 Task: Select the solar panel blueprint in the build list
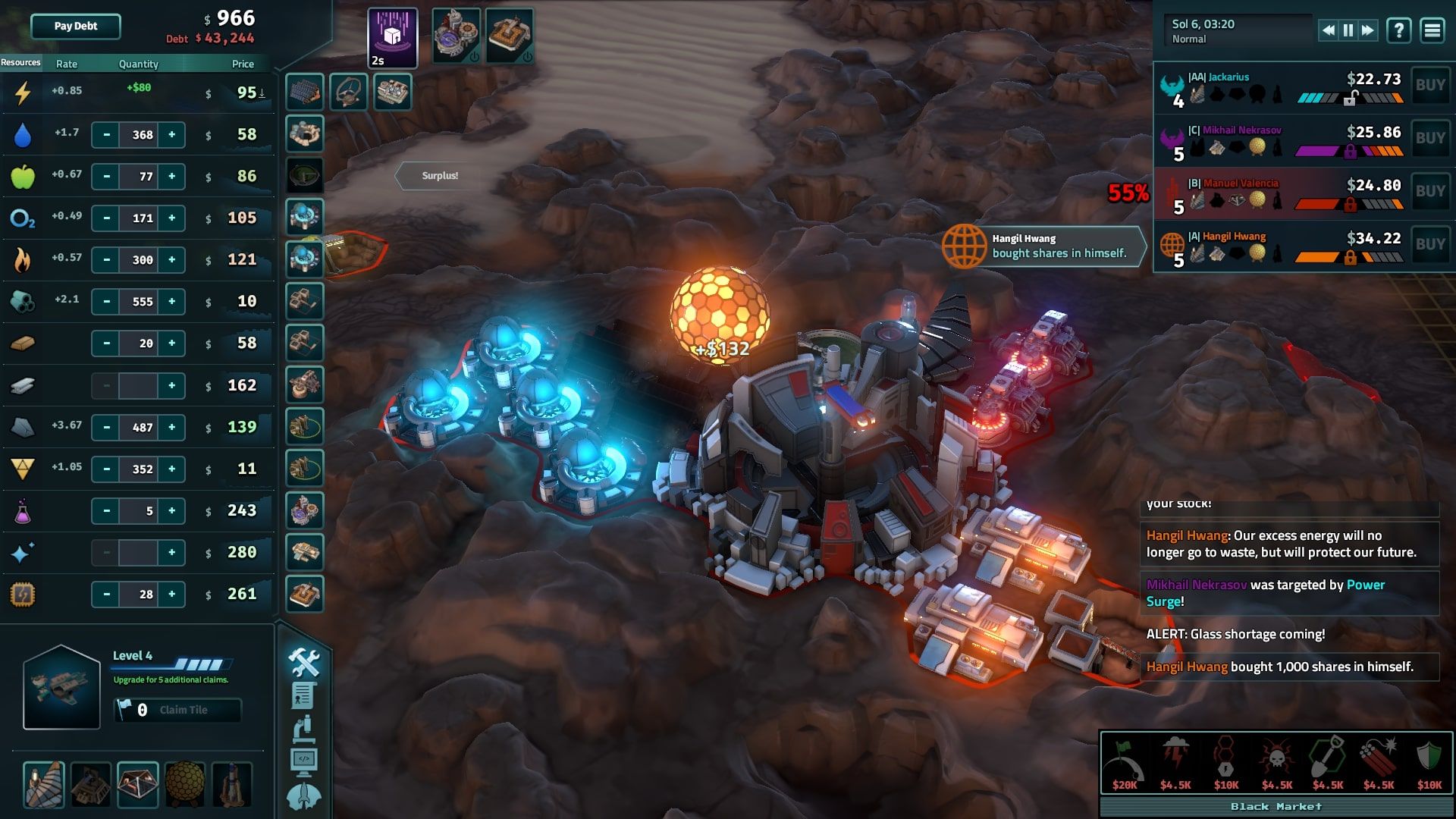point(303,91)
